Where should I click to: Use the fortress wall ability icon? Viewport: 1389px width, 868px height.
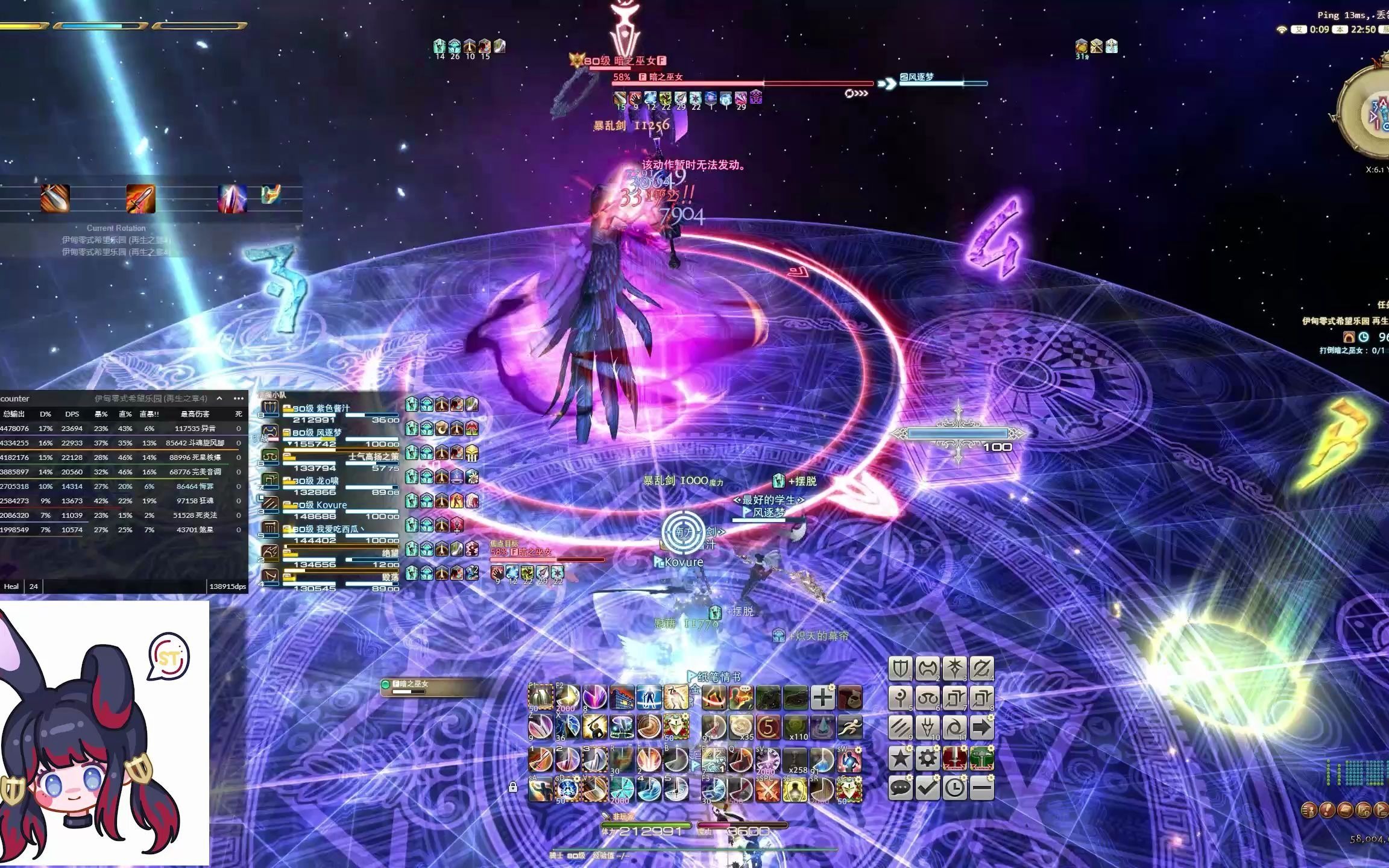(622, 697)
